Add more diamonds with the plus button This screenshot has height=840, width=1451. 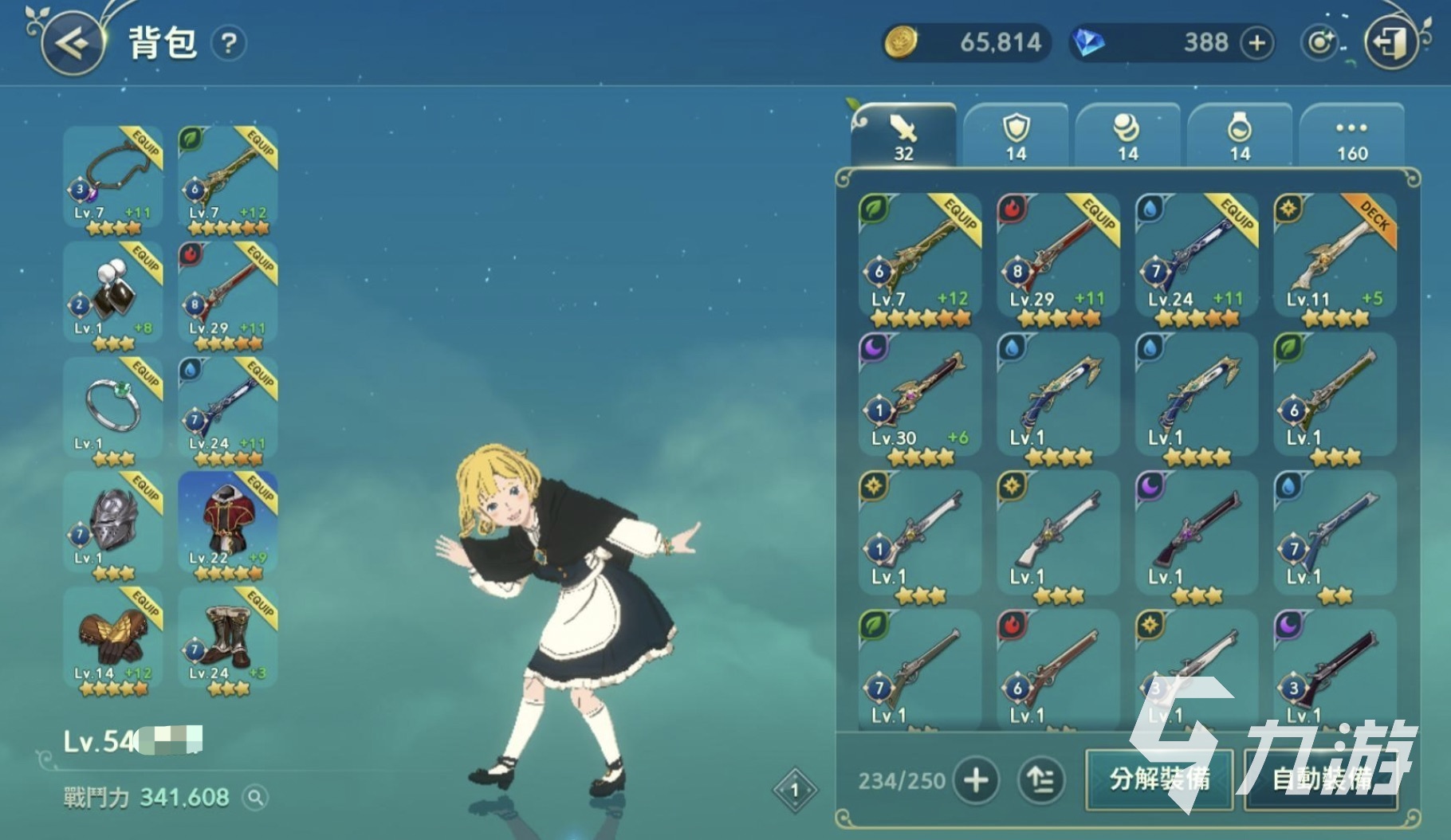1257,43
